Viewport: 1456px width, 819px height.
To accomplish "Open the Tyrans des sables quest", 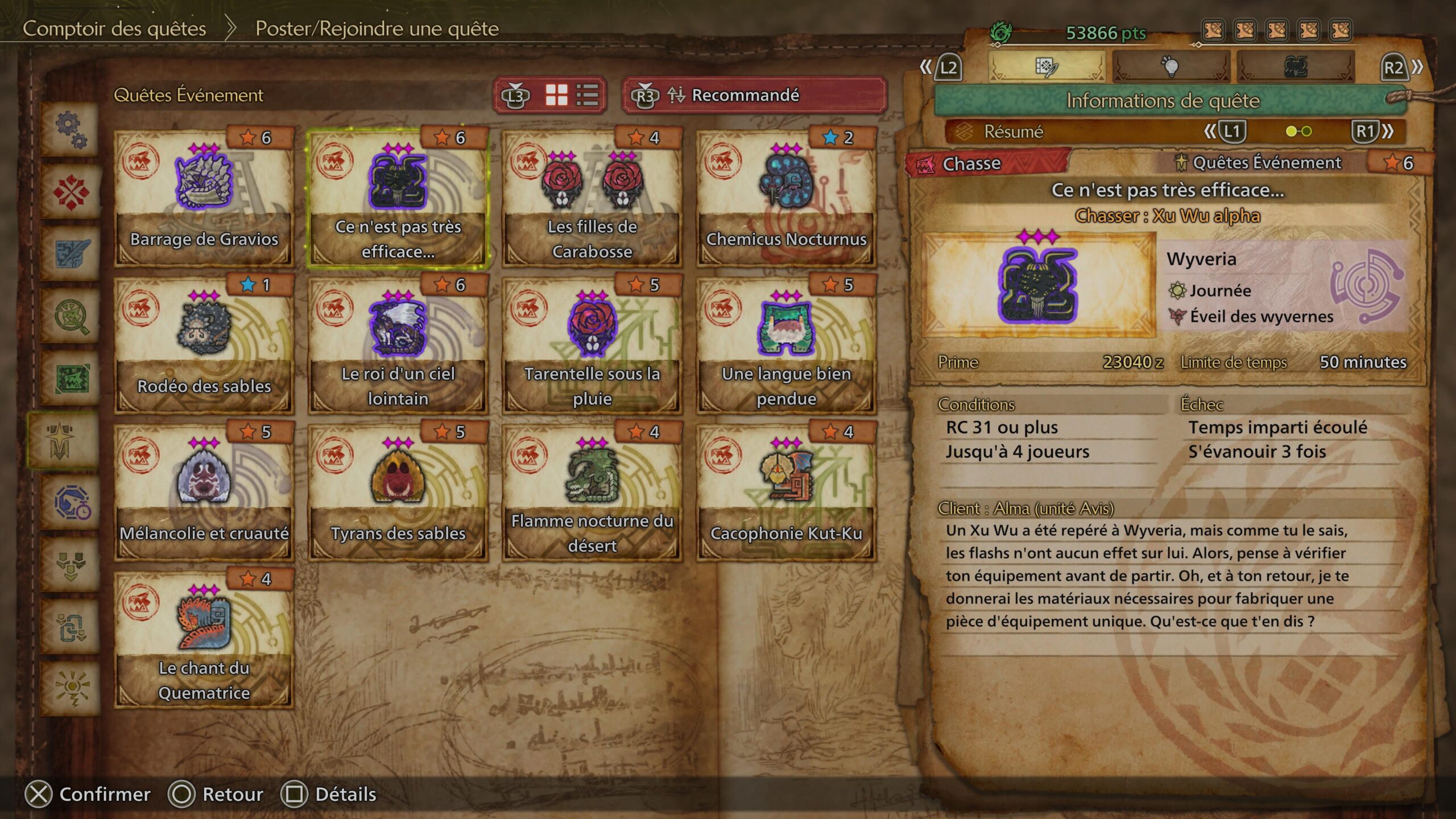I will click(x=398, y=491).
